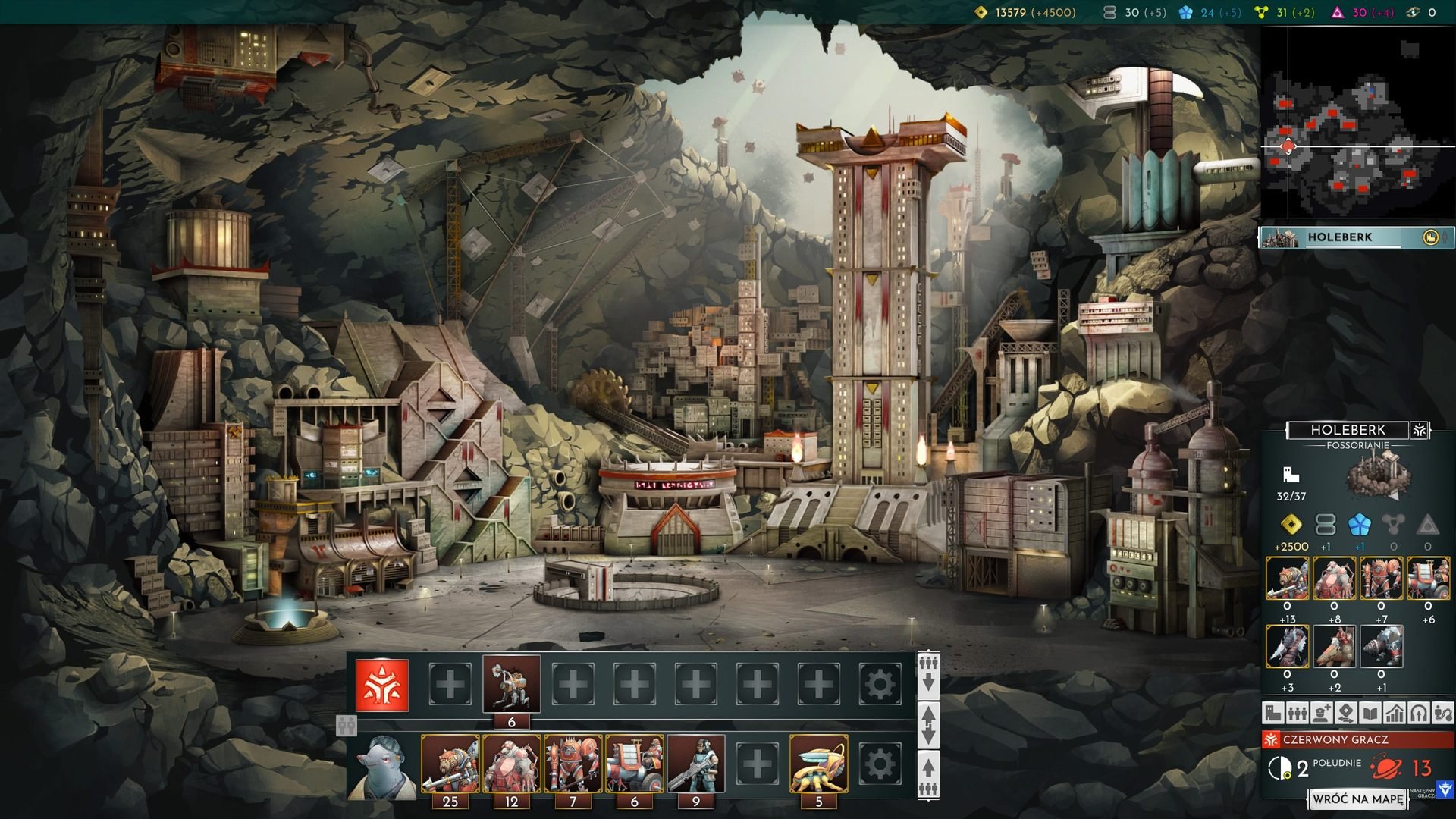Select the yellow insect creature stack of 5
This screenshot has width=1456, height=819.
[819, 764]
